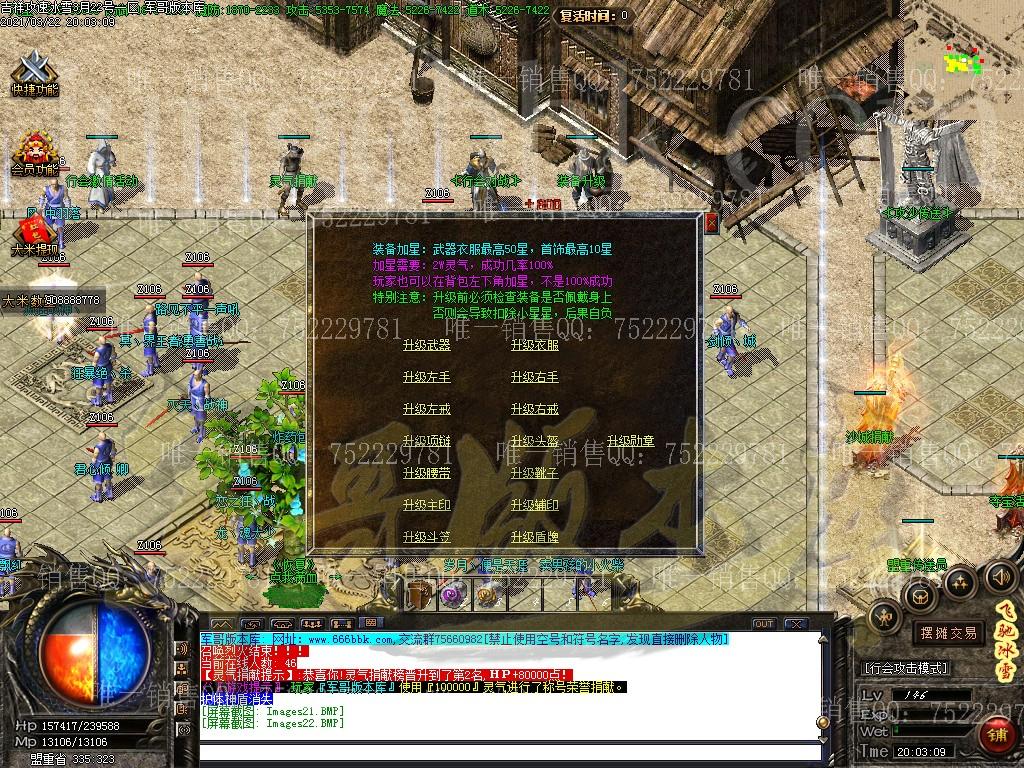The width and height of the screenshot is (1024, 768).
Task: Select 升级项链 necklace upgrade
Action: 426,441
